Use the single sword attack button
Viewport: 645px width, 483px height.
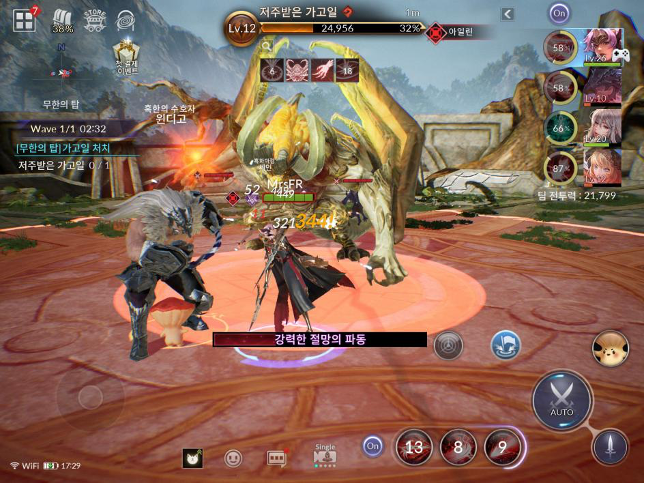pyautogui.click(x=609, y=444)
